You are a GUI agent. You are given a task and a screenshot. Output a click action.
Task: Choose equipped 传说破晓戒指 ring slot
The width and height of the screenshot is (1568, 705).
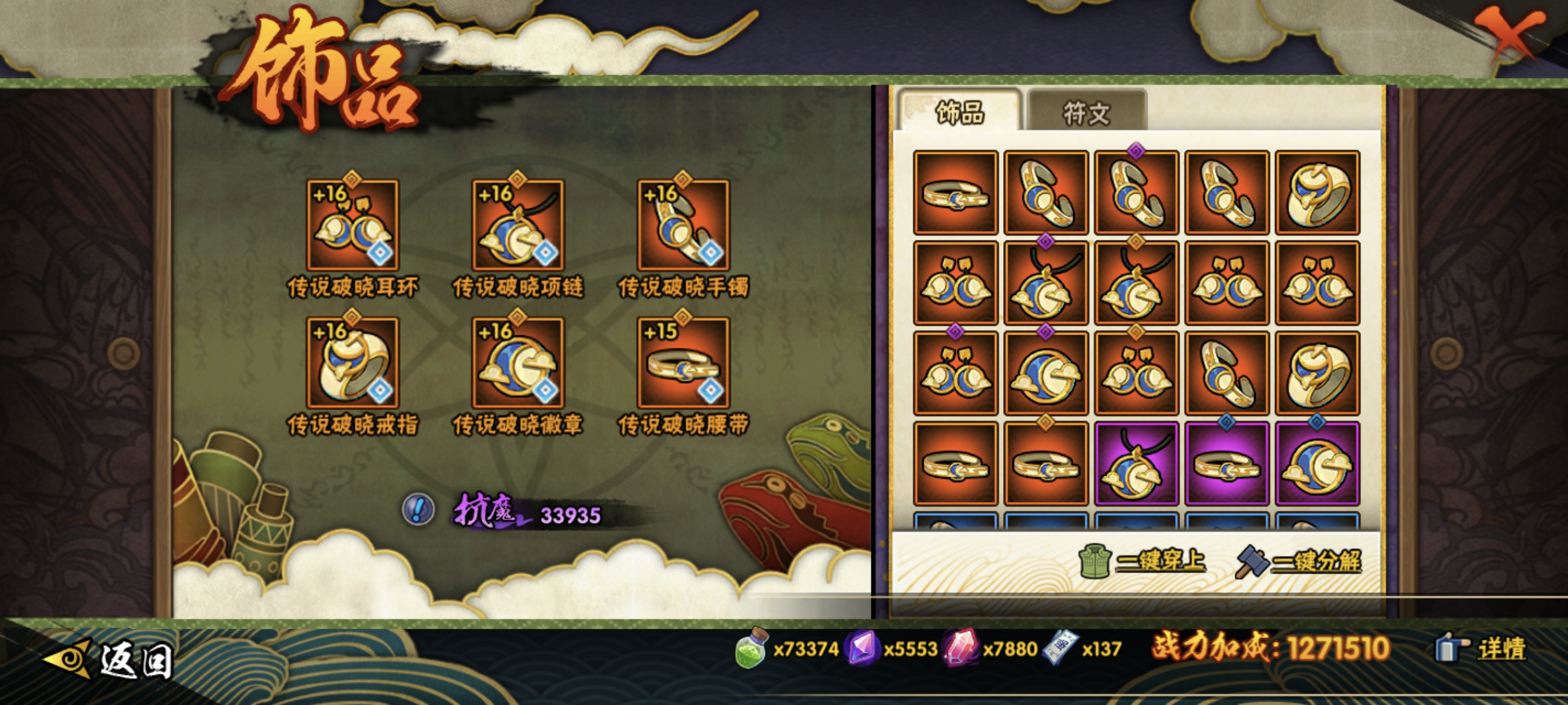(x=353, y=362)
